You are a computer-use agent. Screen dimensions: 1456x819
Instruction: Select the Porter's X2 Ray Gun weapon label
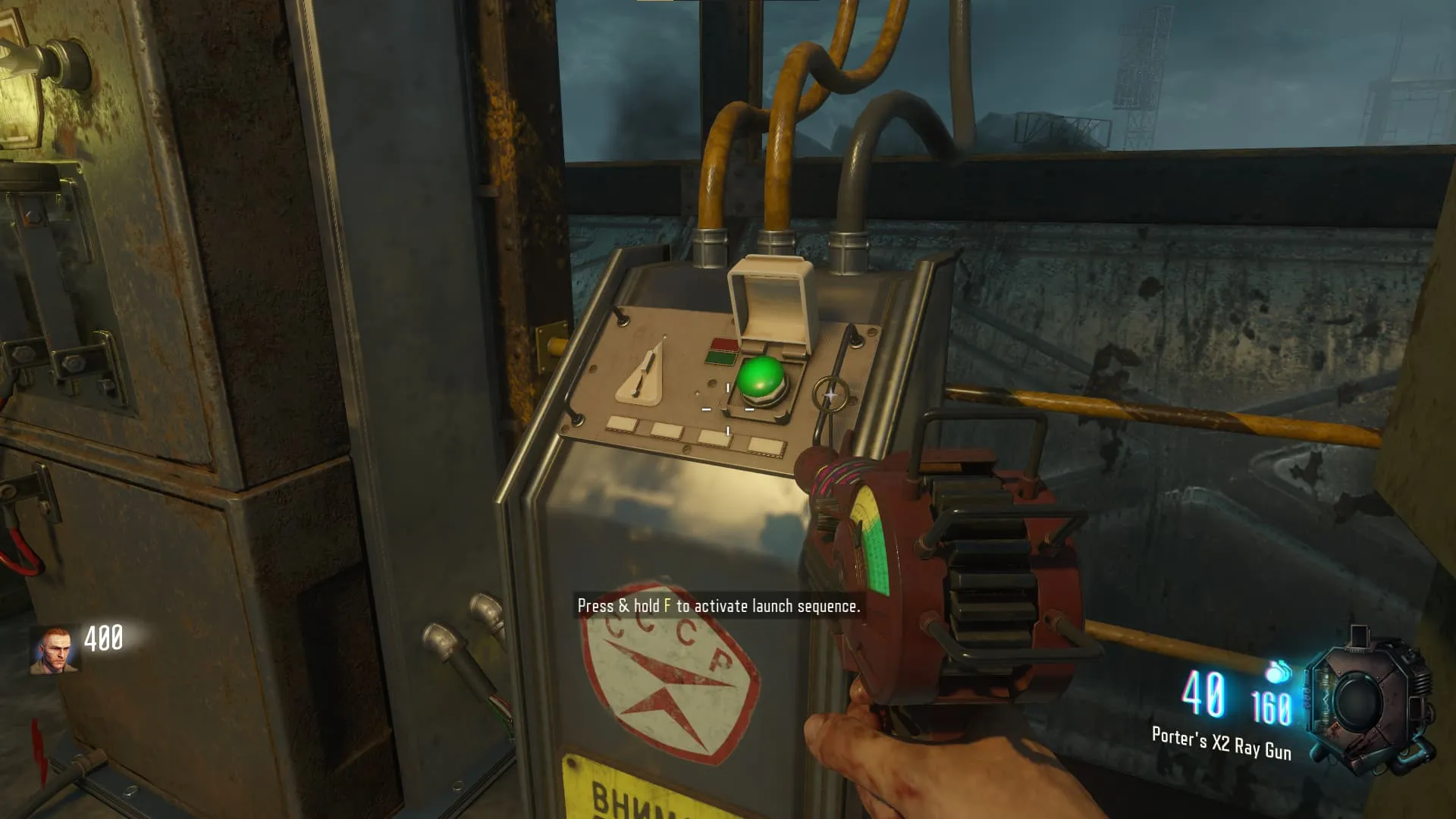[1221, 742]
